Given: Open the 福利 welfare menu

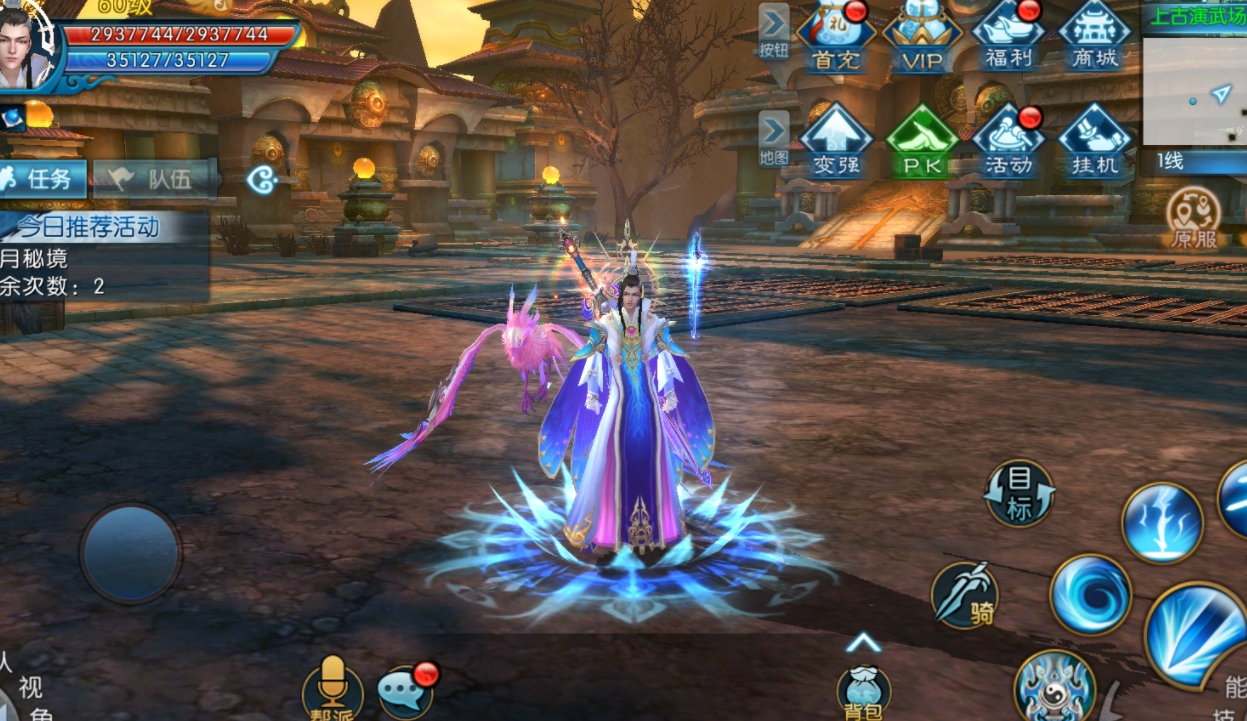Looking at the screenshot, I should 1008,37.
